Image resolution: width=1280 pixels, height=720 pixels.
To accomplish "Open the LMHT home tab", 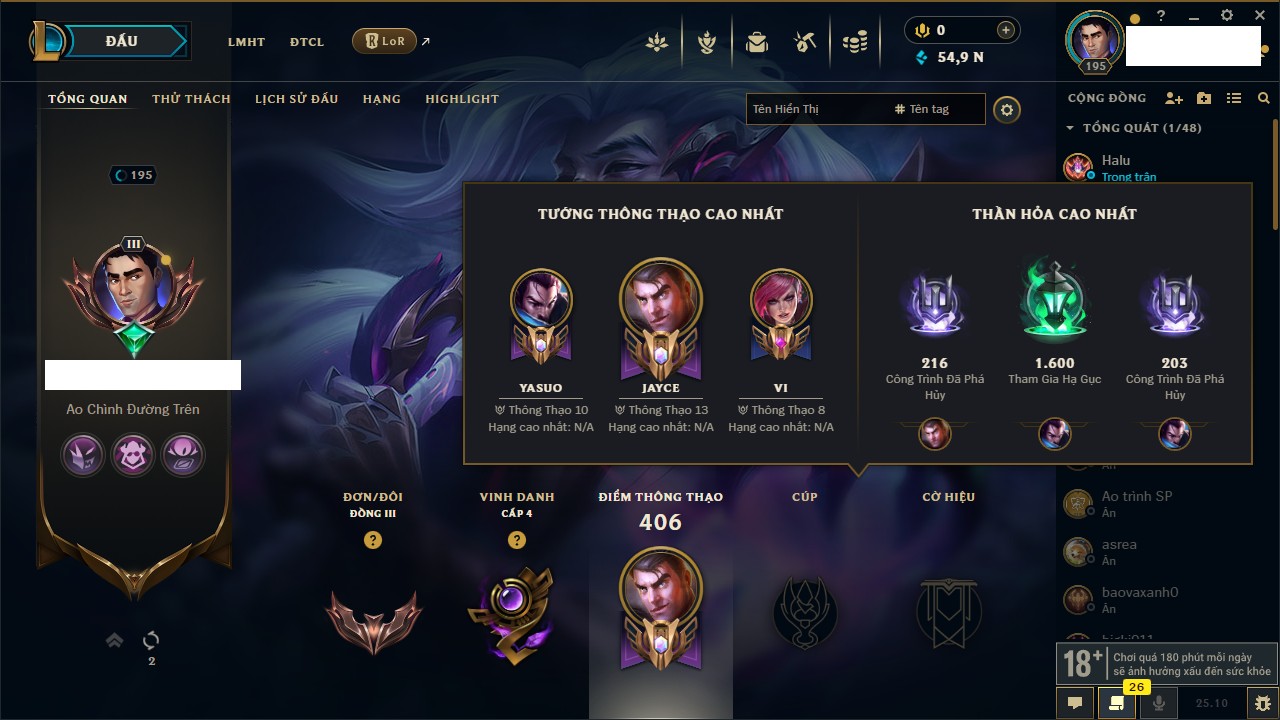I will [x=246, y=42].
